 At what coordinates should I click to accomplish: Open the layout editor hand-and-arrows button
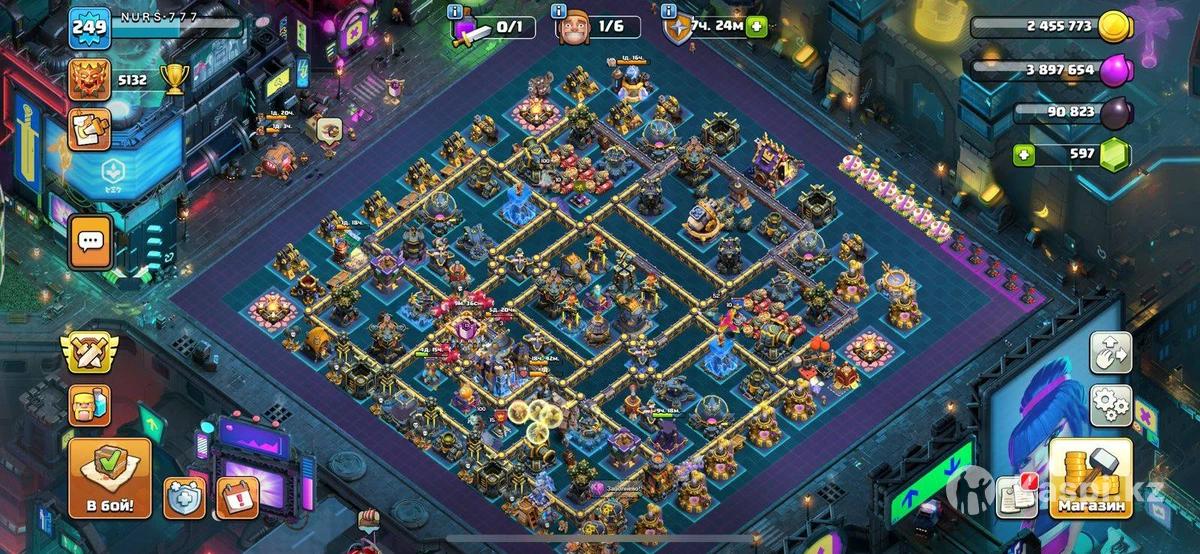1110,353
